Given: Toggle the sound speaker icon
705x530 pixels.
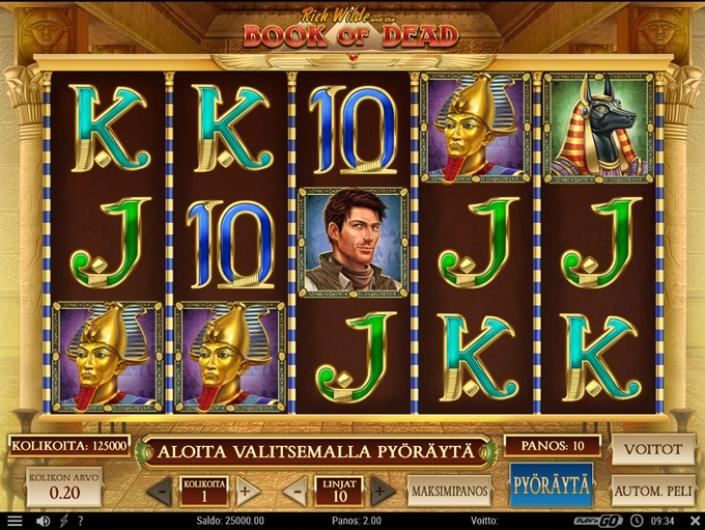Looking at the screenshot, I should [43, 521].
